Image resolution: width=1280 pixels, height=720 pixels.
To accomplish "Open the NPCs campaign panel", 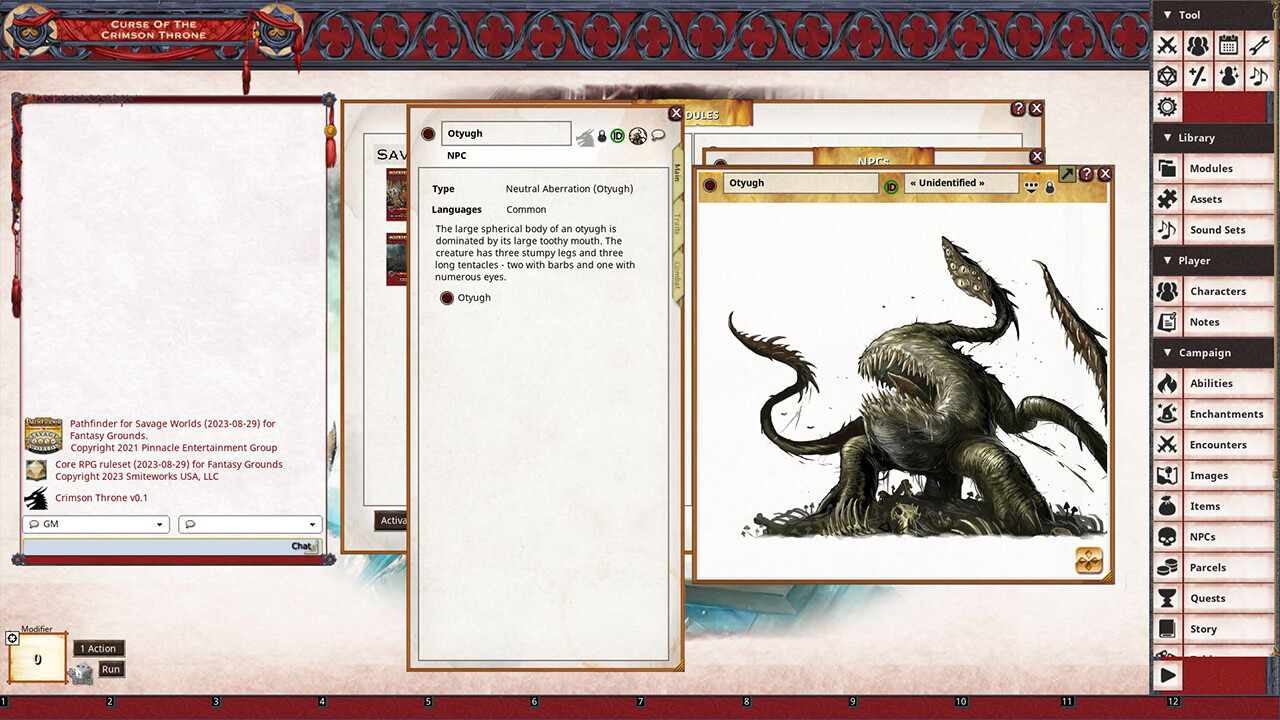I will tap(1213, 536).
